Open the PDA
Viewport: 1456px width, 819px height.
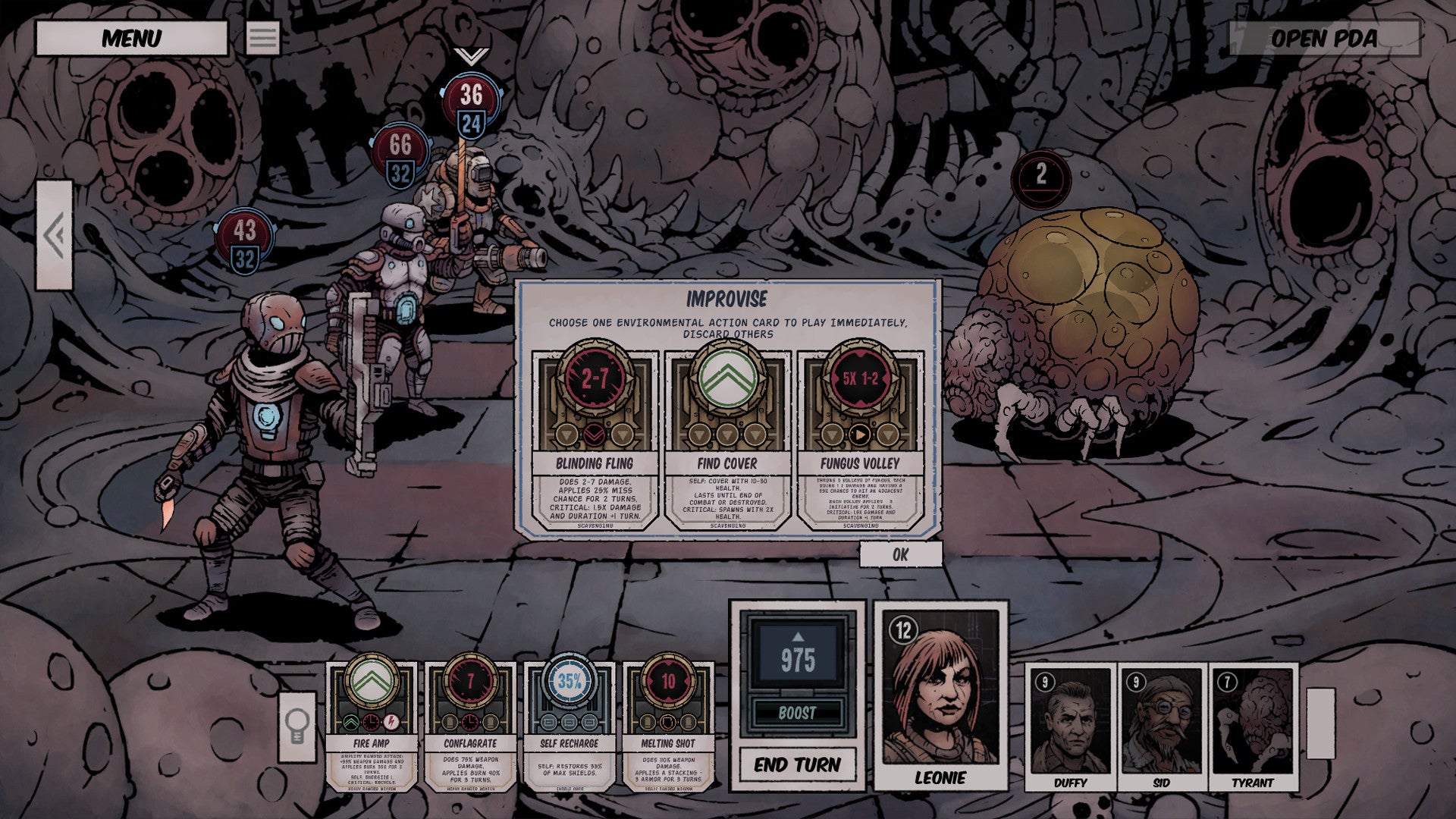click(x=1323, y=38)
